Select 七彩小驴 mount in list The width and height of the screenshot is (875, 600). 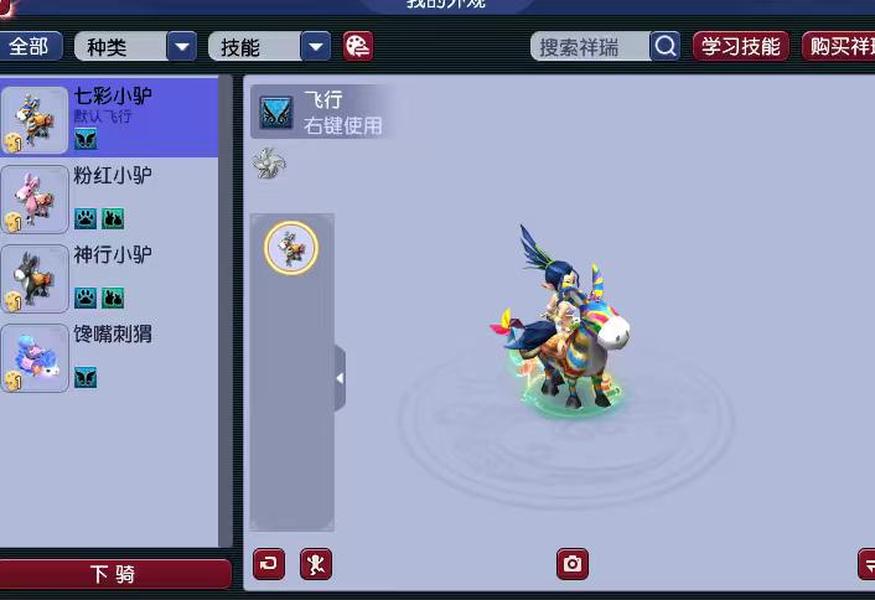(x=110, y=118)
